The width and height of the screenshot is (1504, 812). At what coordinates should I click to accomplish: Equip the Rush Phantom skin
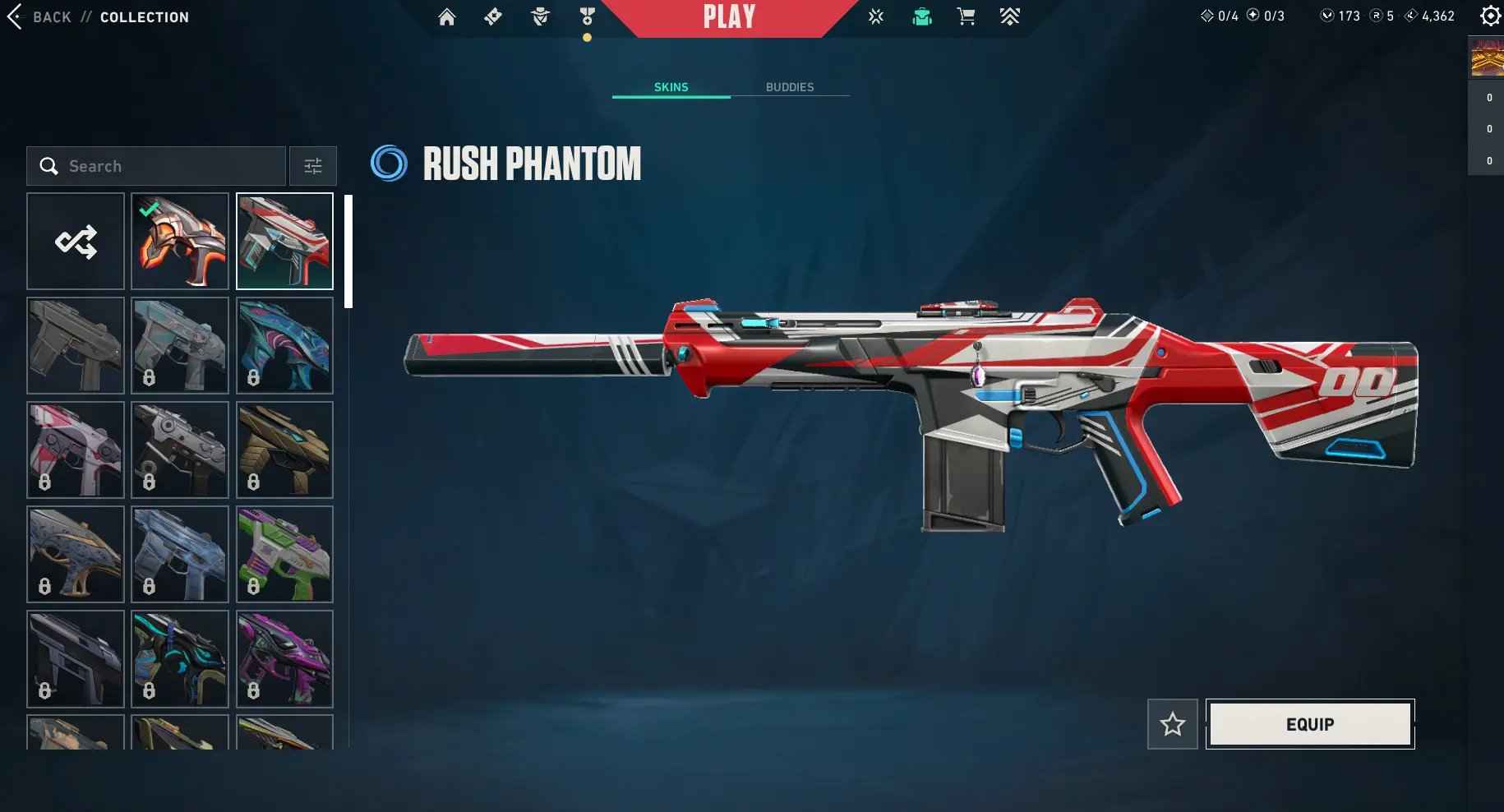pos(1309,724)
